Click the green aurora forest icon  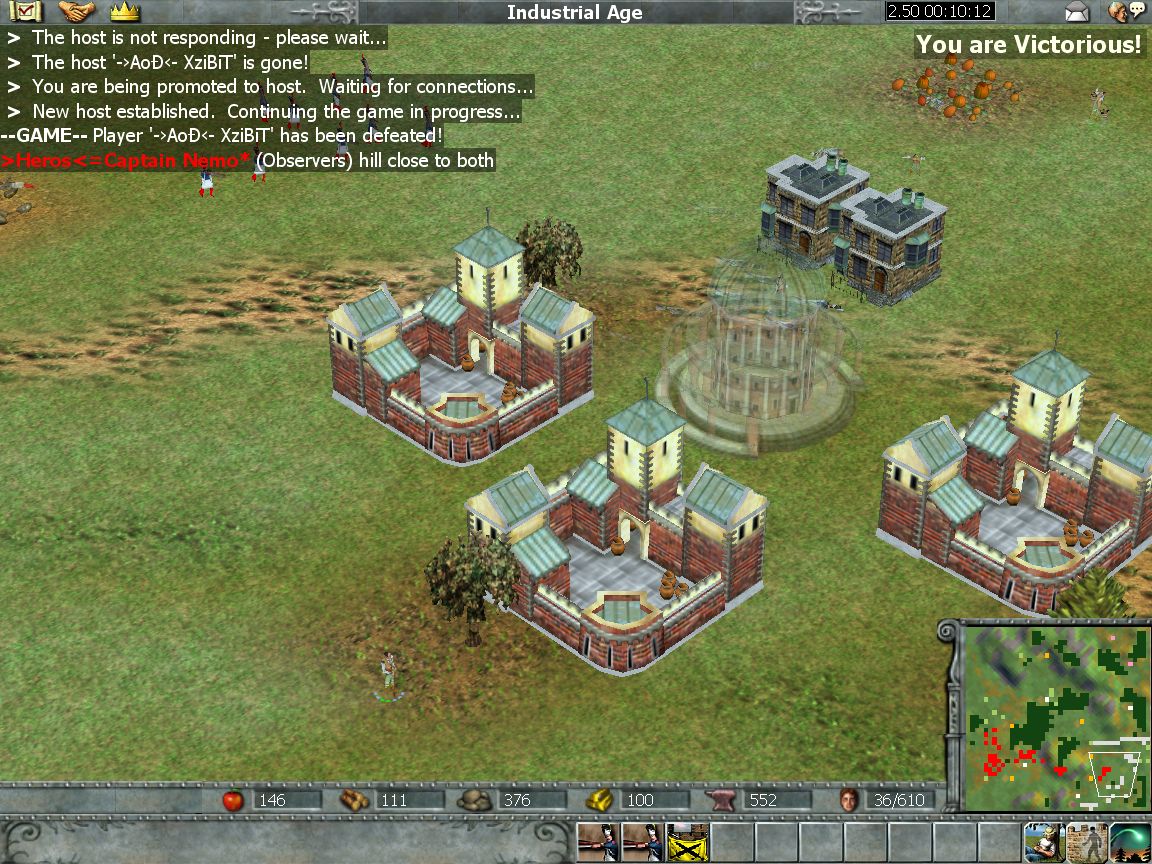[1130, 843]
